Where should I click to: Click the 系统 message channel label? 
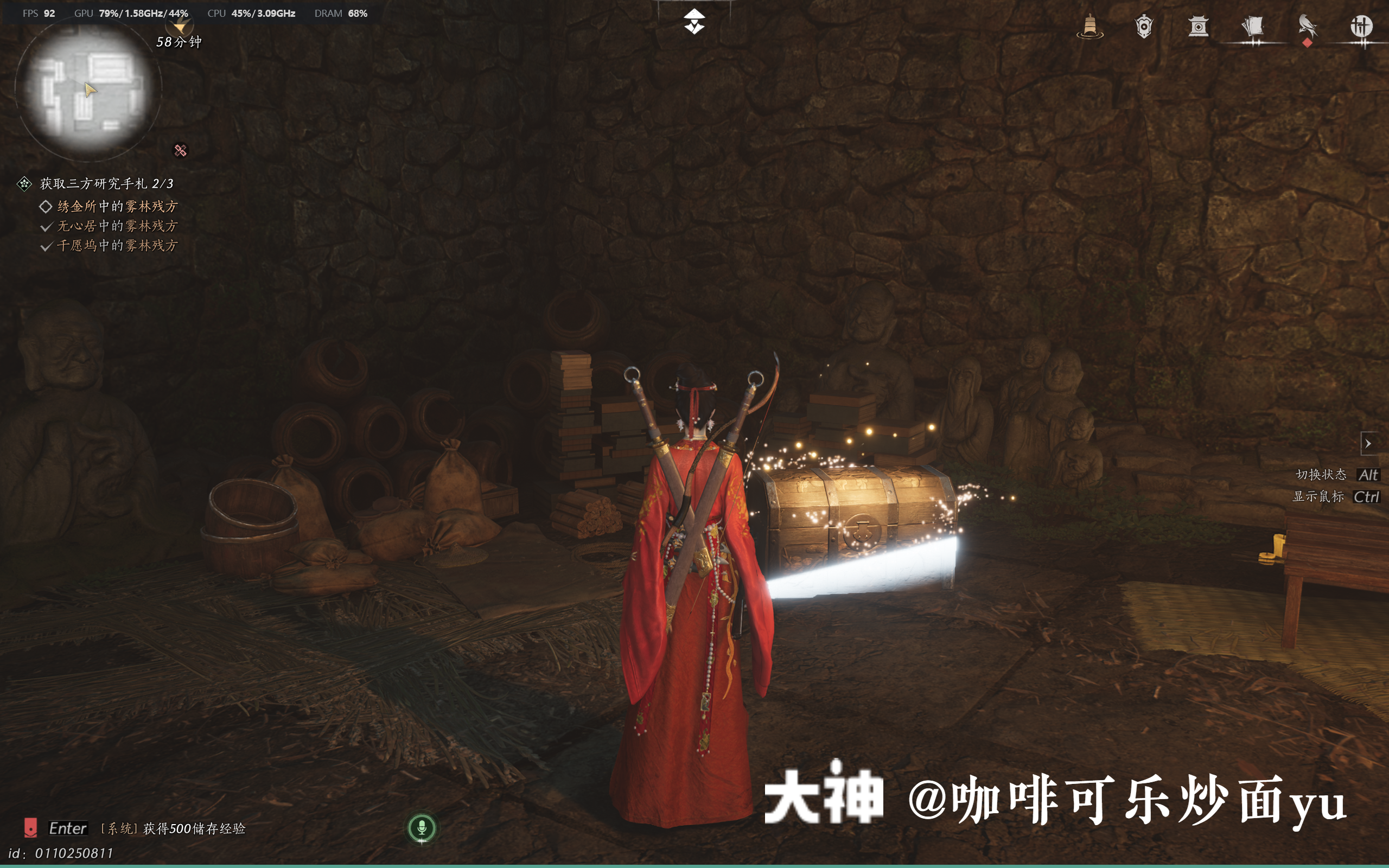[119, 828]
